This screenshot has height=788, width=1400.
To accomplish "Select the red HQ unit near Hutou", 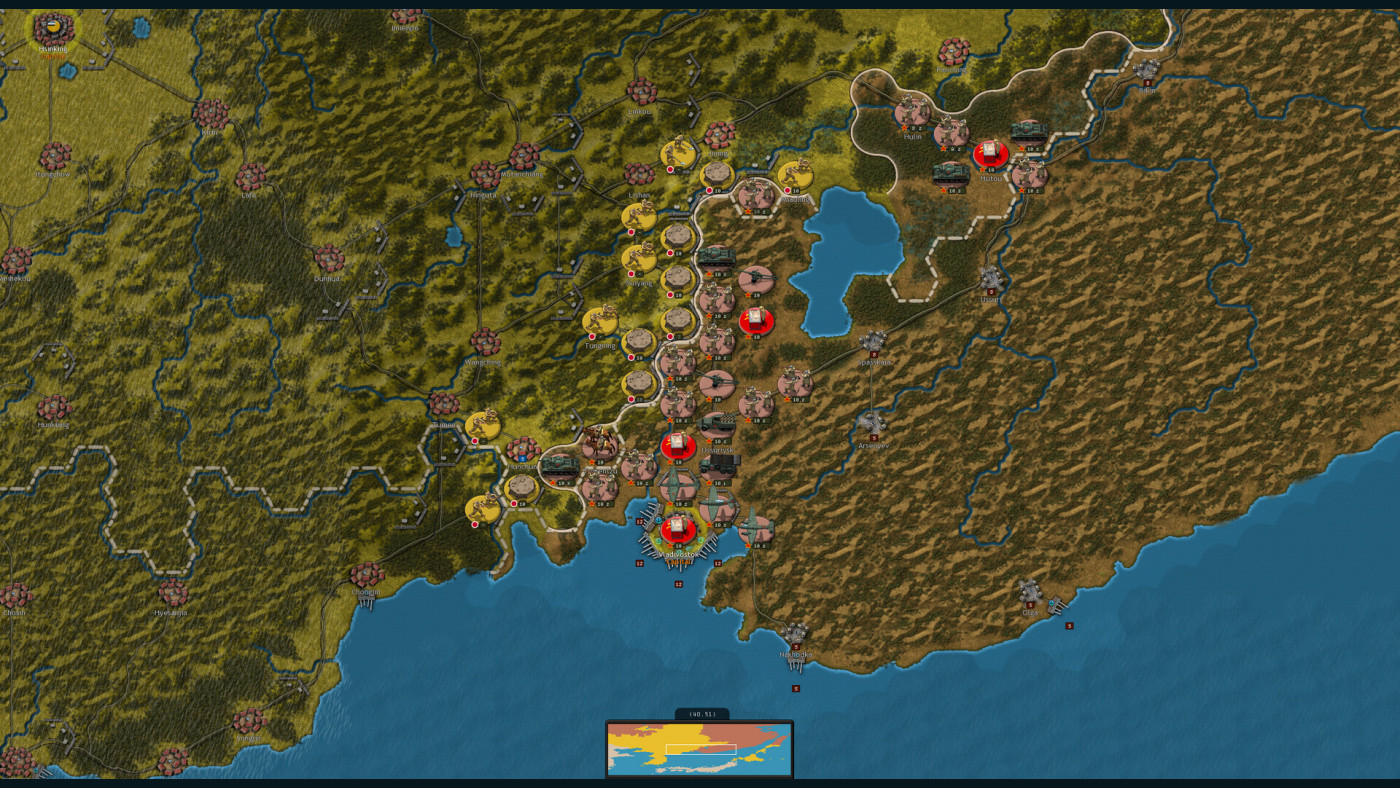I will 990,152.
